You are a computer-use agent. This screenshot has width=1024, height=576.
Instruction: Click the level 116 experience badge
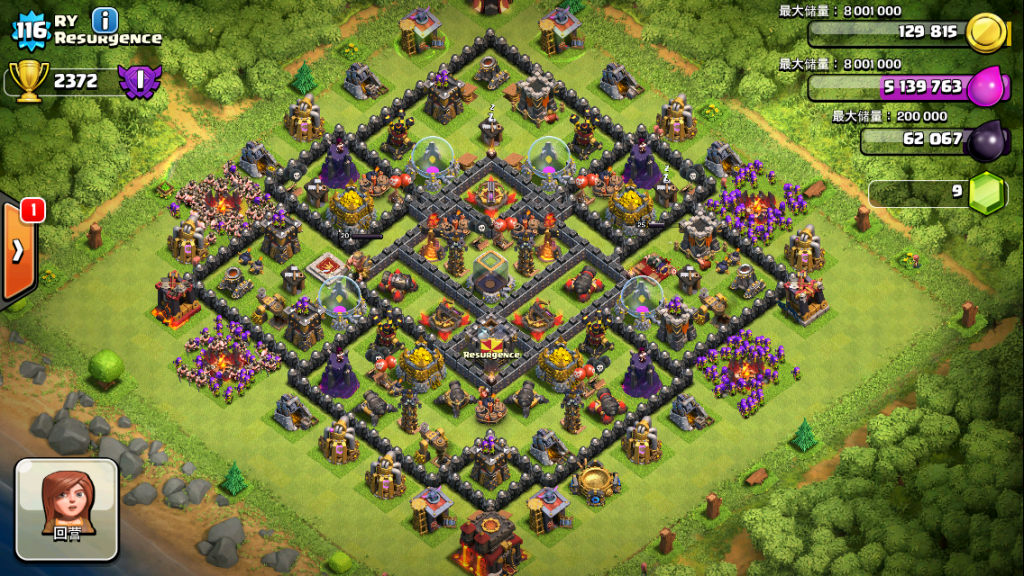pos(31,30)
